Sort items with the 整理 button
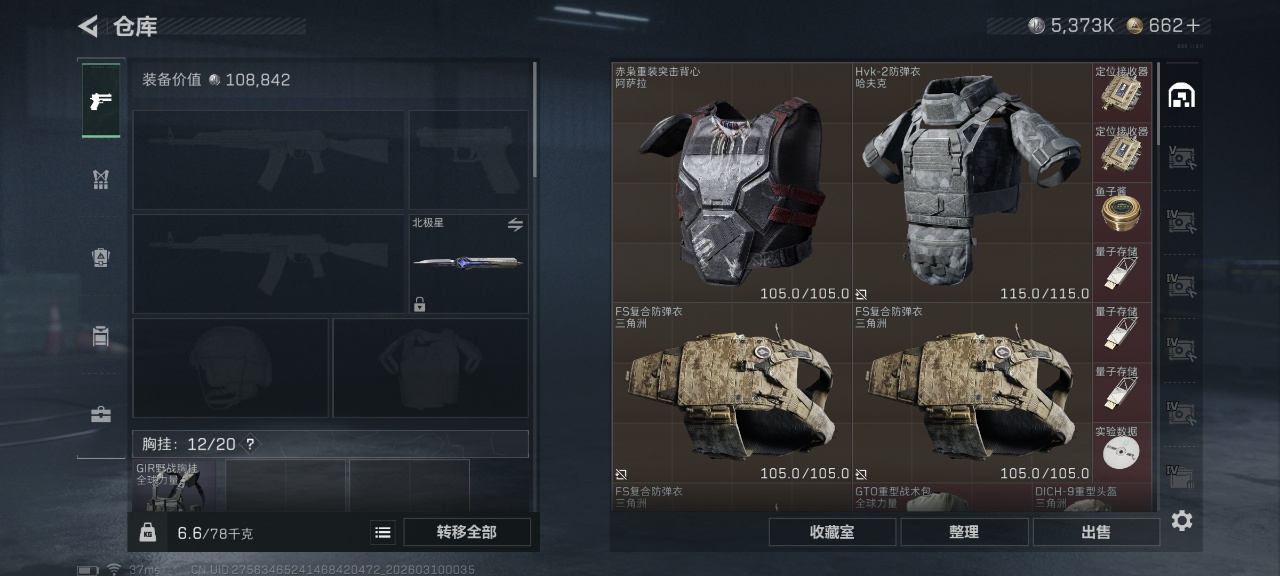1280x576 pixels. click(x=964, y=532)
